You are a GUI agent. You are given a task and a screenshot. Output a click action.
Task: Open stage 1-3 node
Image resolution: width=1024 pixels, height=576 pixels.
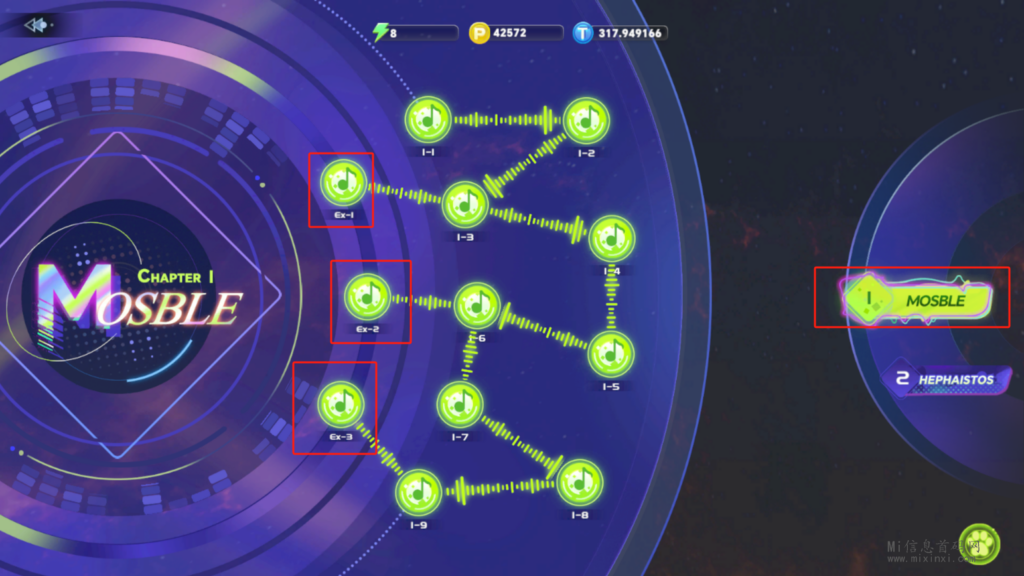(x=464, y=204)
